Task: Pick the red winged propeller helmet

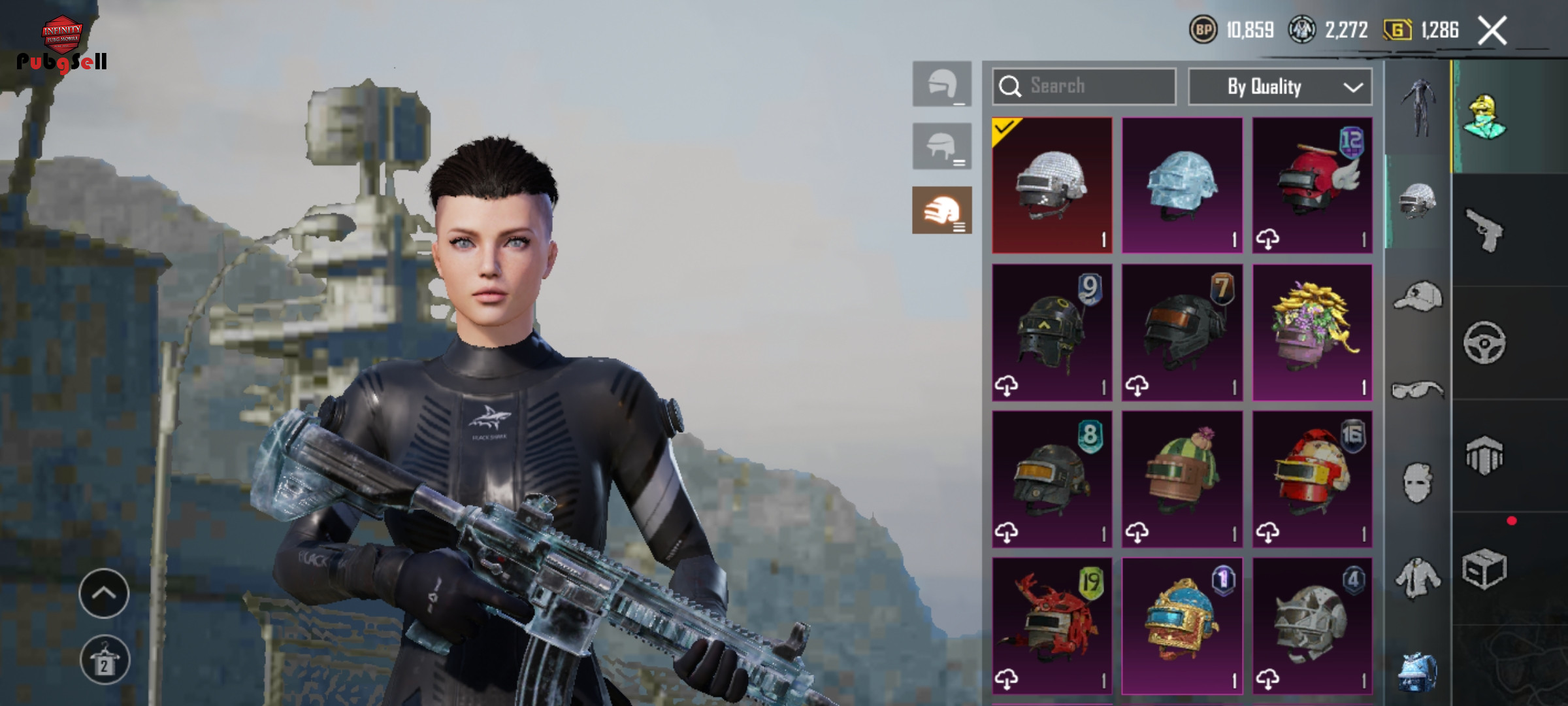Action: coord(1312,186)
